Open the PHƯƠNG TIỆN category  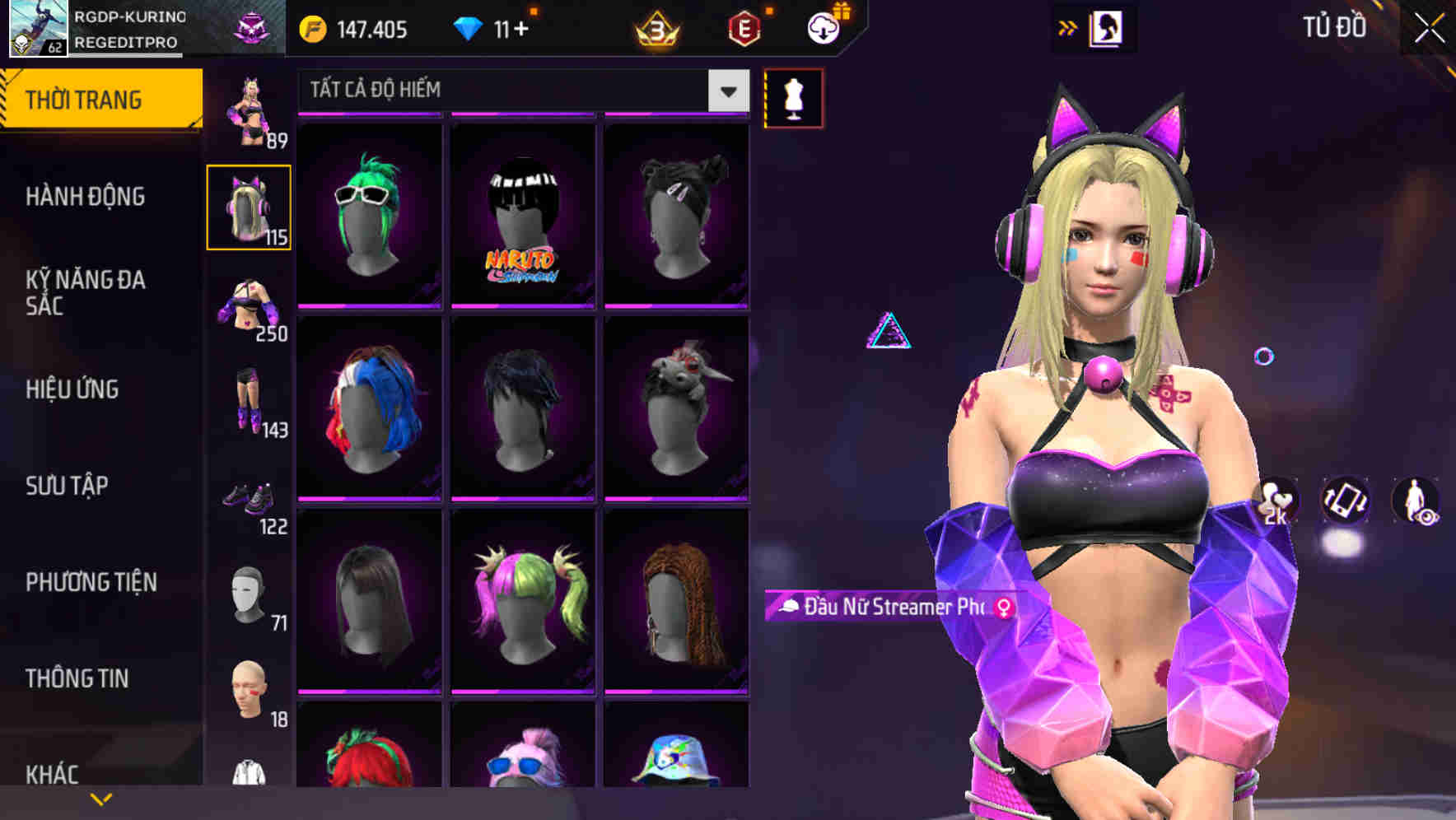point(91,581)
